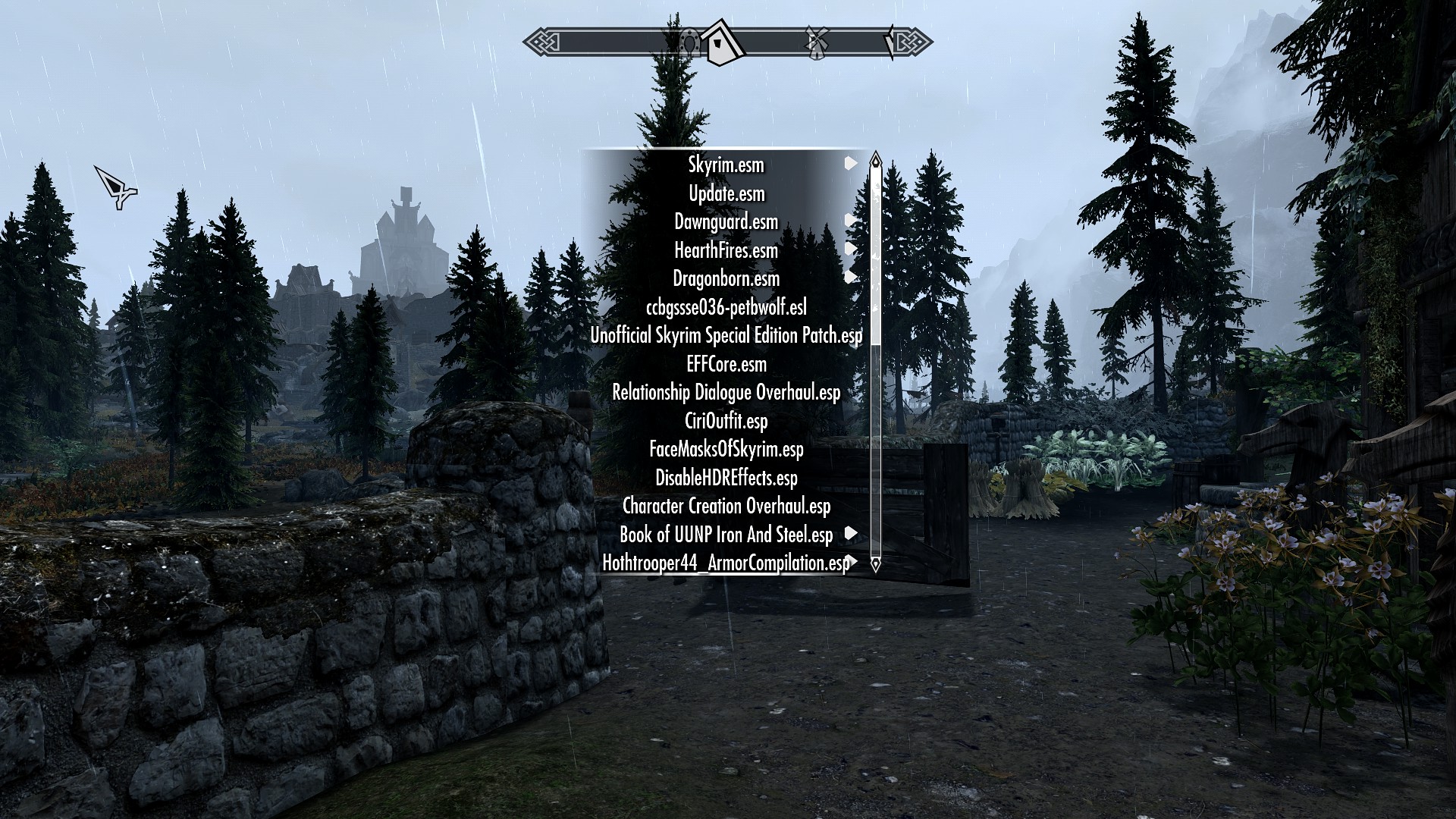
Task: Toggle the DisableHDREffects.esp mod
Action: pyautogui.click(x=727, y=479)
